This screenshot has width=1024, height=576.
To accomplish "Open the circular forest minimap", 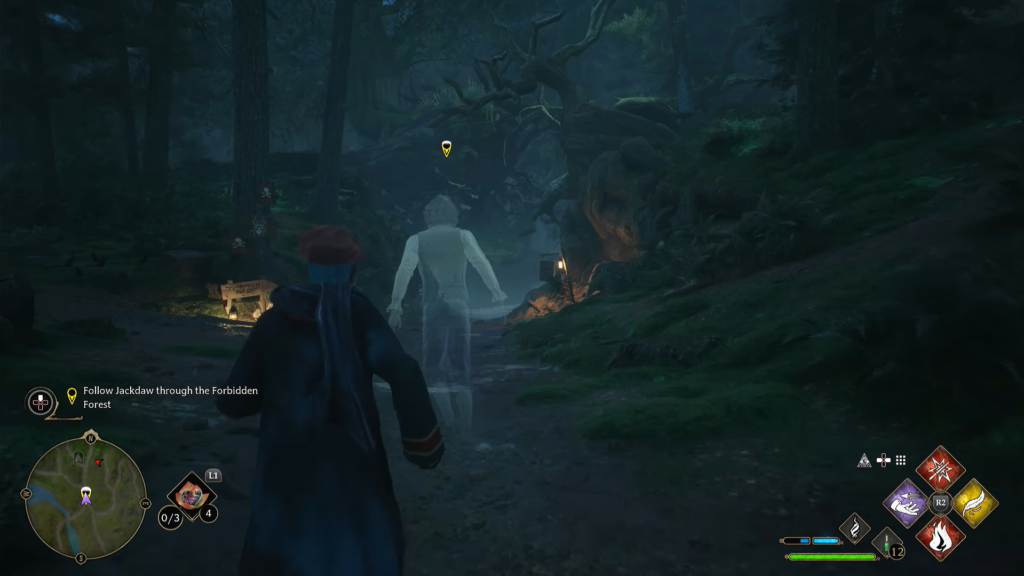I will click(85, 497).
